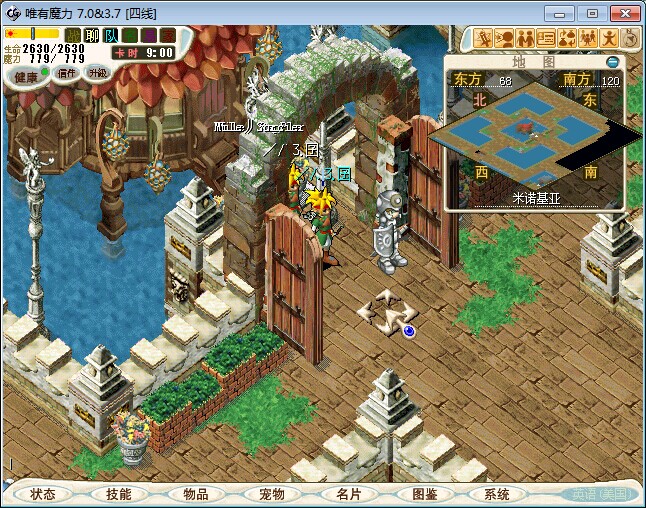
Task: Open the 状态 (Status) menu
Action: pyautogui.click(x=43, y=494)
